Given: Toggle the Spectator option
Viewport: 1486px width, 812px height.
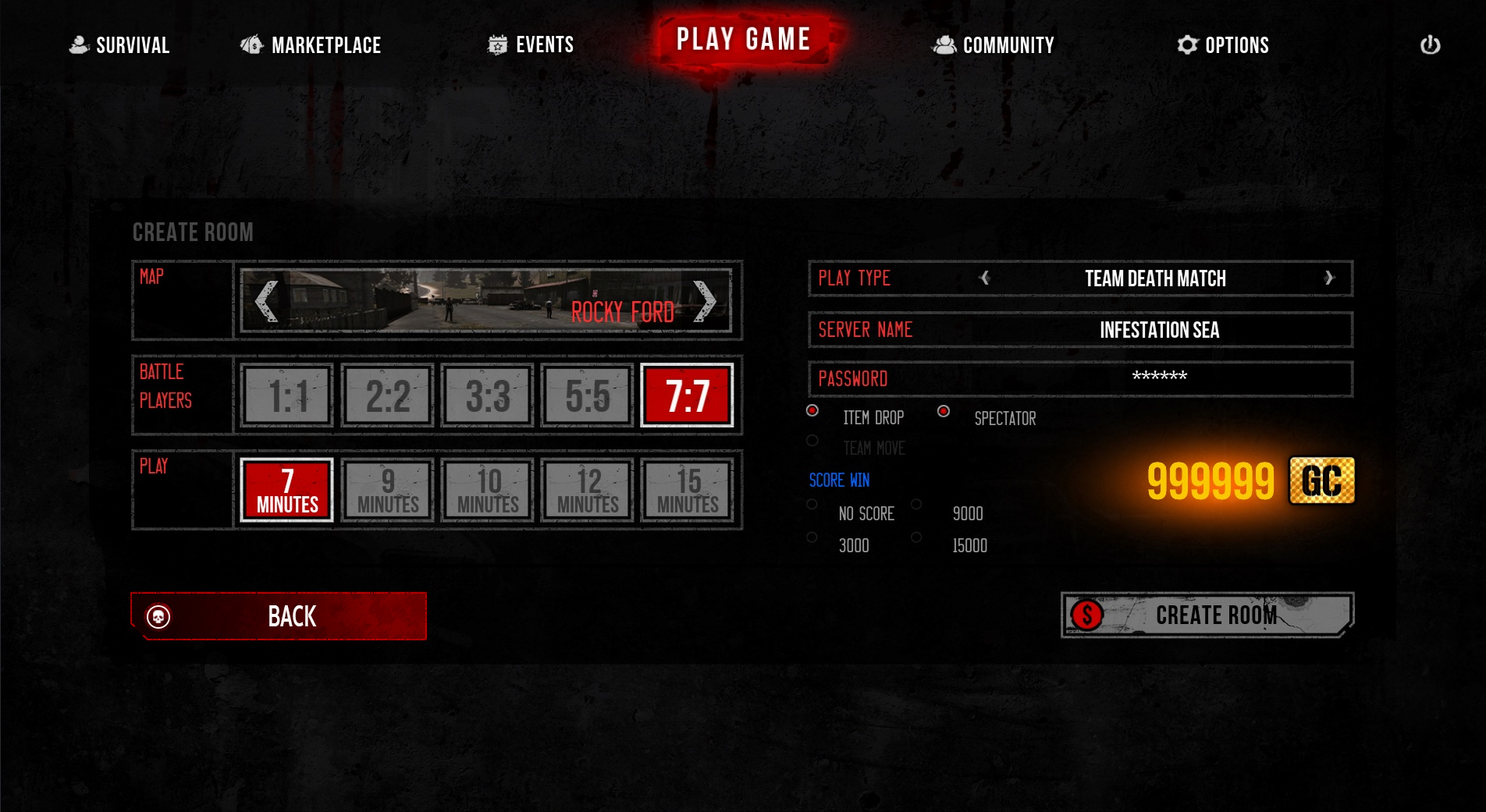Looking at the screenshot, I should coord(944,411).
